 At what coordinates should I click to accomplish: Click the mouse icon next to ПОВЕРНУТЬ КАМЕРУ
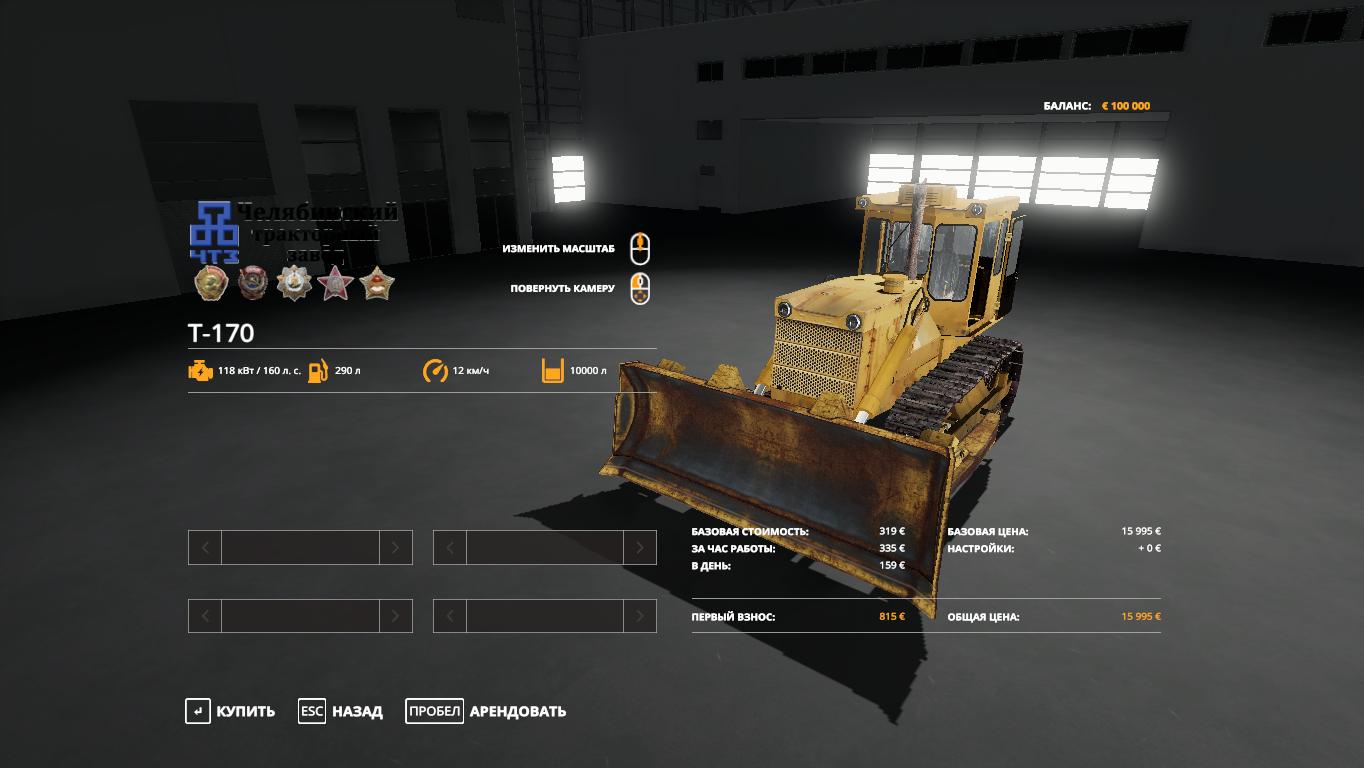(x=639, y=289)
